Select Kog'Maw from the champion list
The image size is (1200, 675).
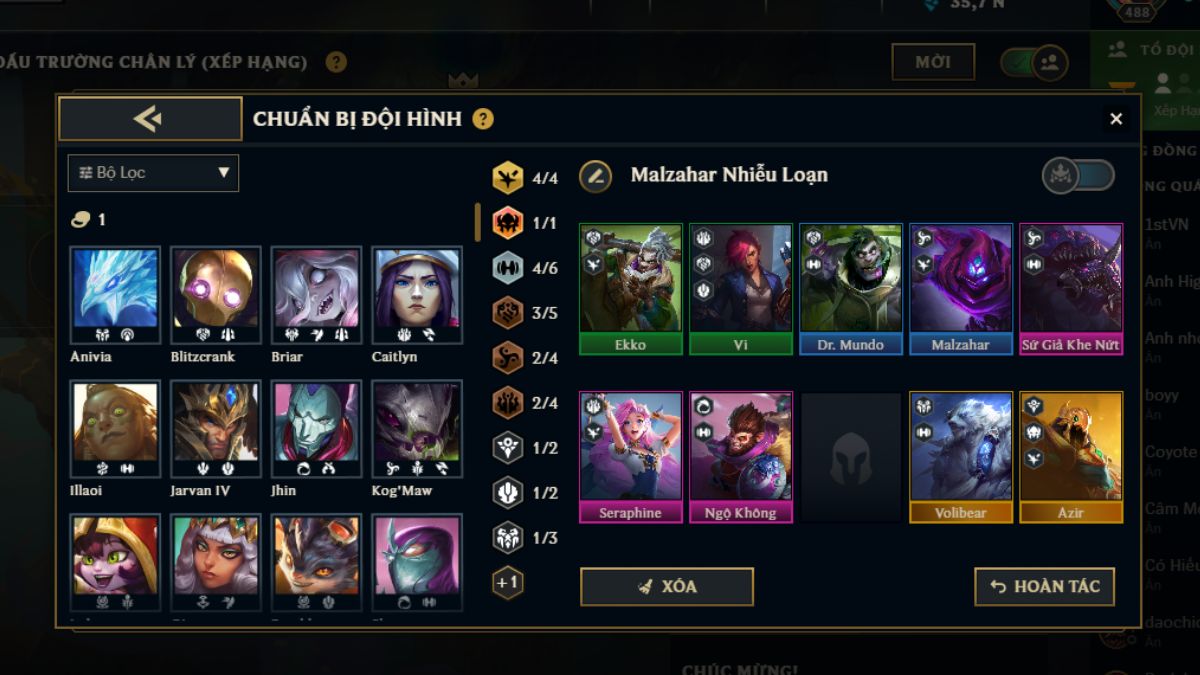pyautogui.click(x=417, y=429)
